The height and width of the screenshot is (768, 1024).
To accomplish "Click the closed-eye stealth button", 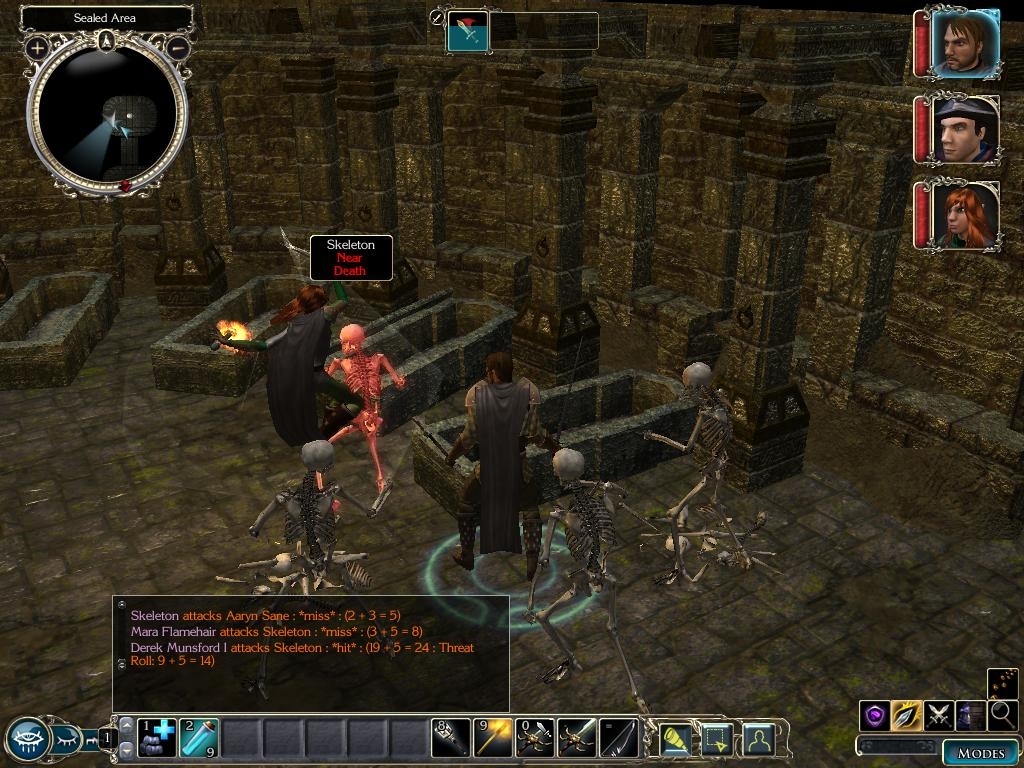I will (69, 740).
